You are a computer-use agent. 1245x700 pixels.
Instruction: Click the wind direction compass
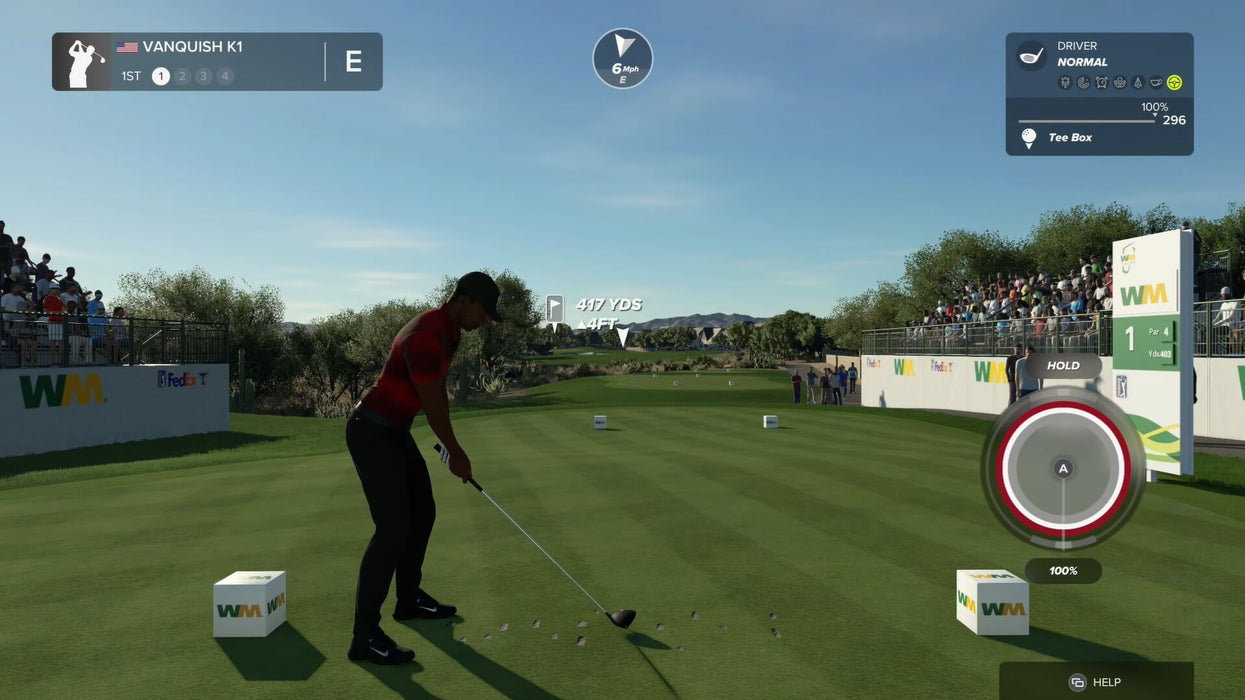click(622, 58)
